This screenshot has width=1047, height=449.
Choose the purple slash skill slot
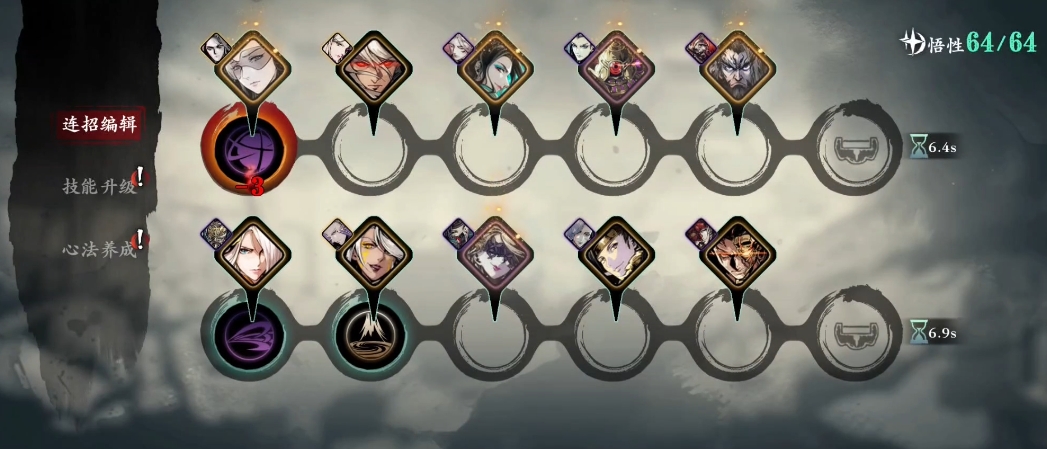[x=249, y=333]
